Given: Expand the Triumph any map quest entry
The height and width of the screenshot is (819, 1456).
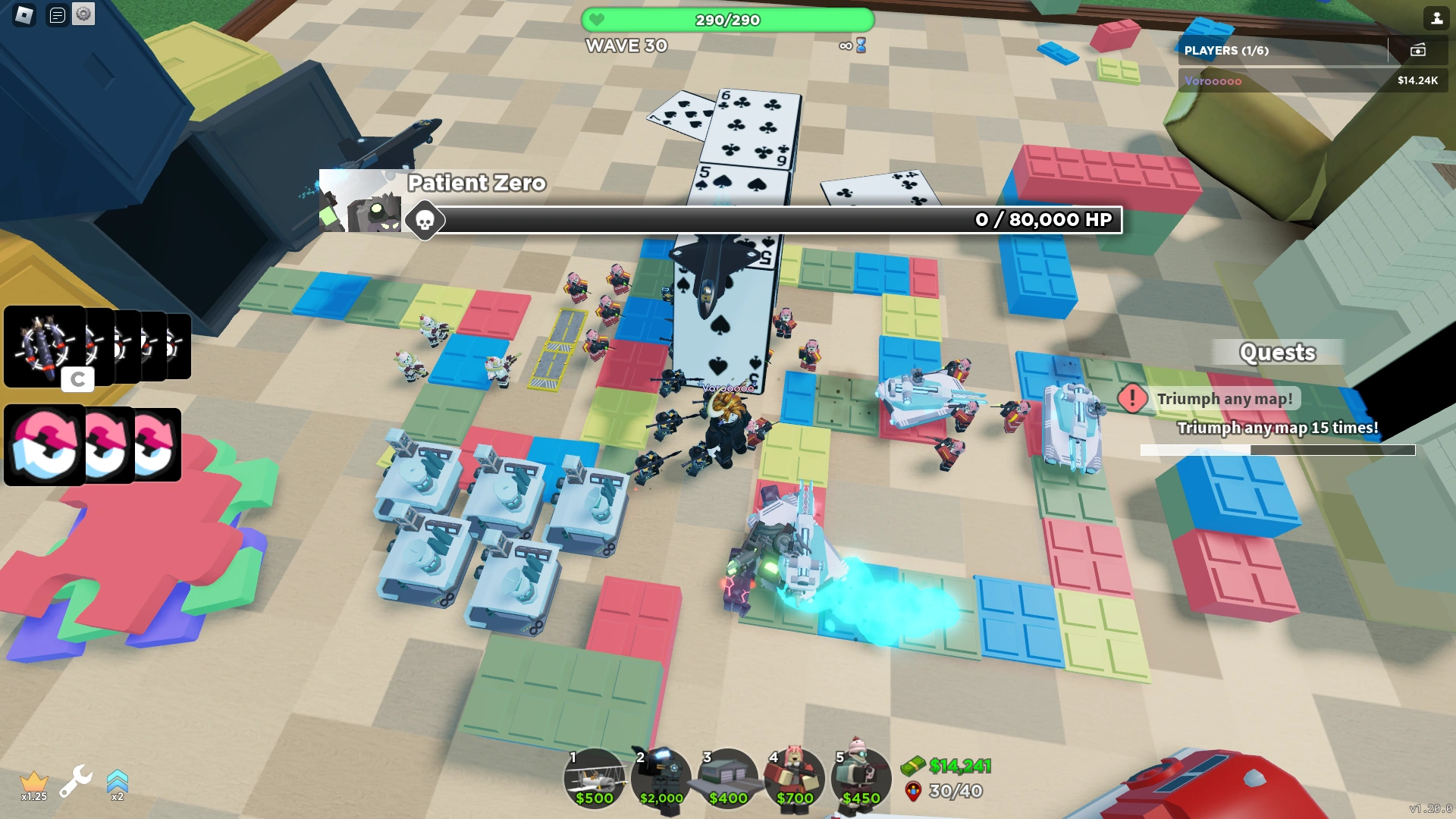Looking at the screenshot, I should click(x=1225, y=398).
